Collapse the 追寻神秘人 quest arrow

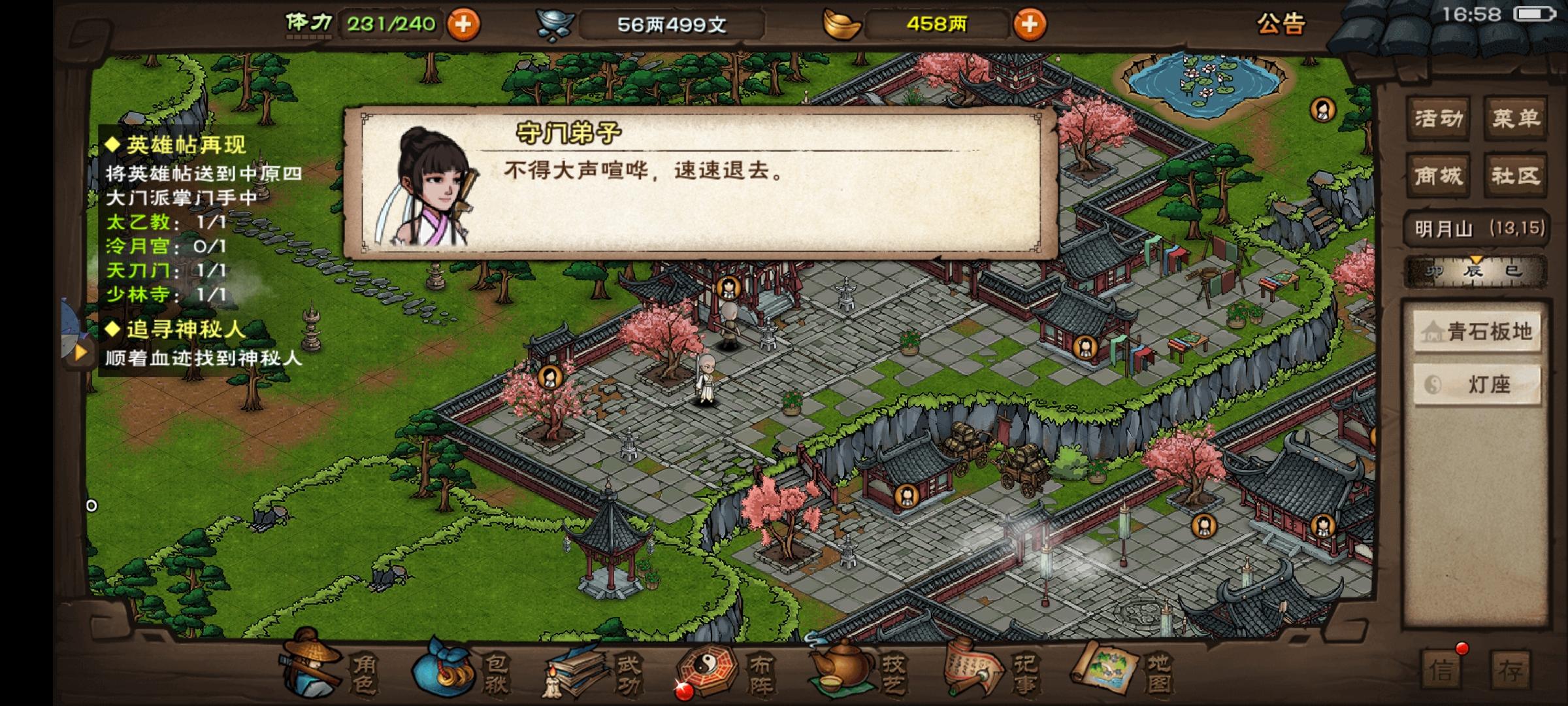(x=78, y=354)
